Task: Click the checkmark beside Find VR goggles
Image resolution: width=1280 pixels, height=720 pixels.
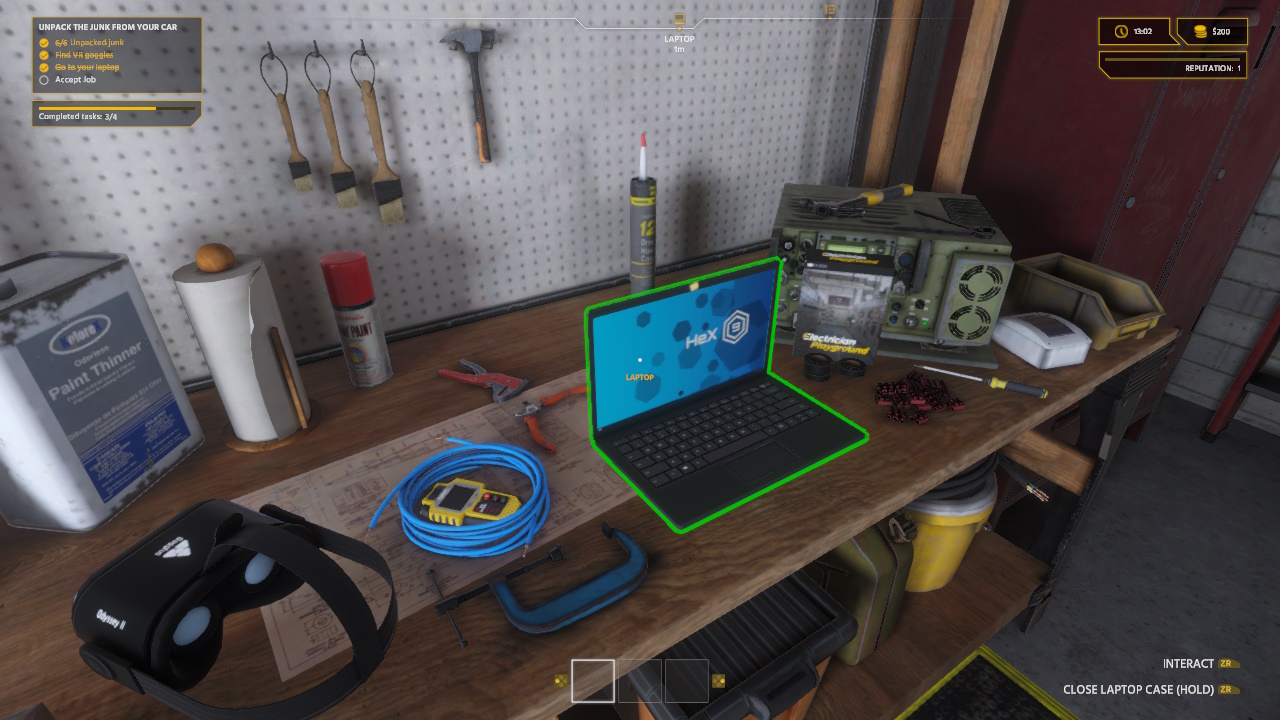Action: click(x=42, y=55)
